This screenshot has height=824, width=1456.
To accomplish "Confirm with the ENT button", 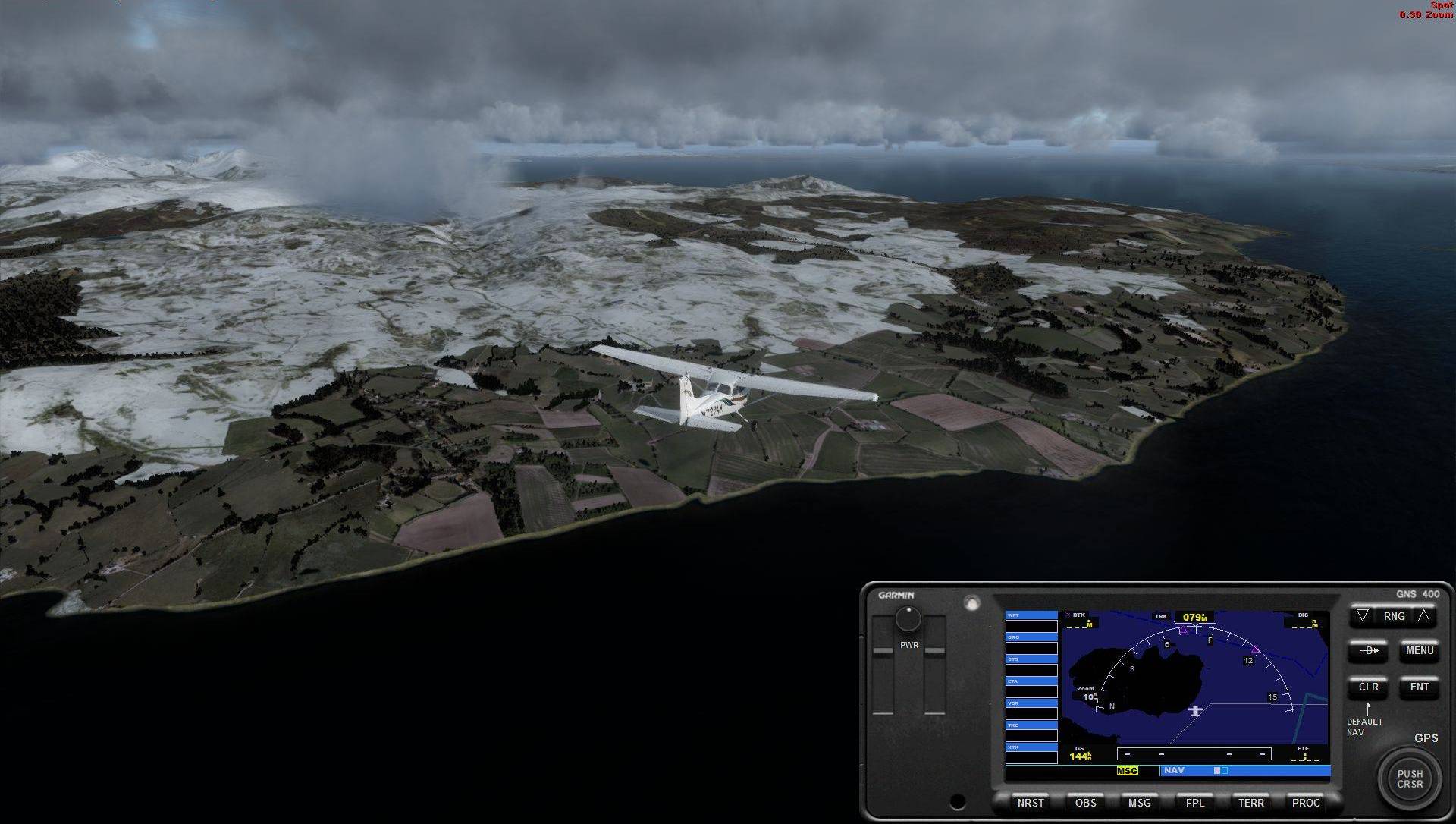I will click(x=1419, y=687).
